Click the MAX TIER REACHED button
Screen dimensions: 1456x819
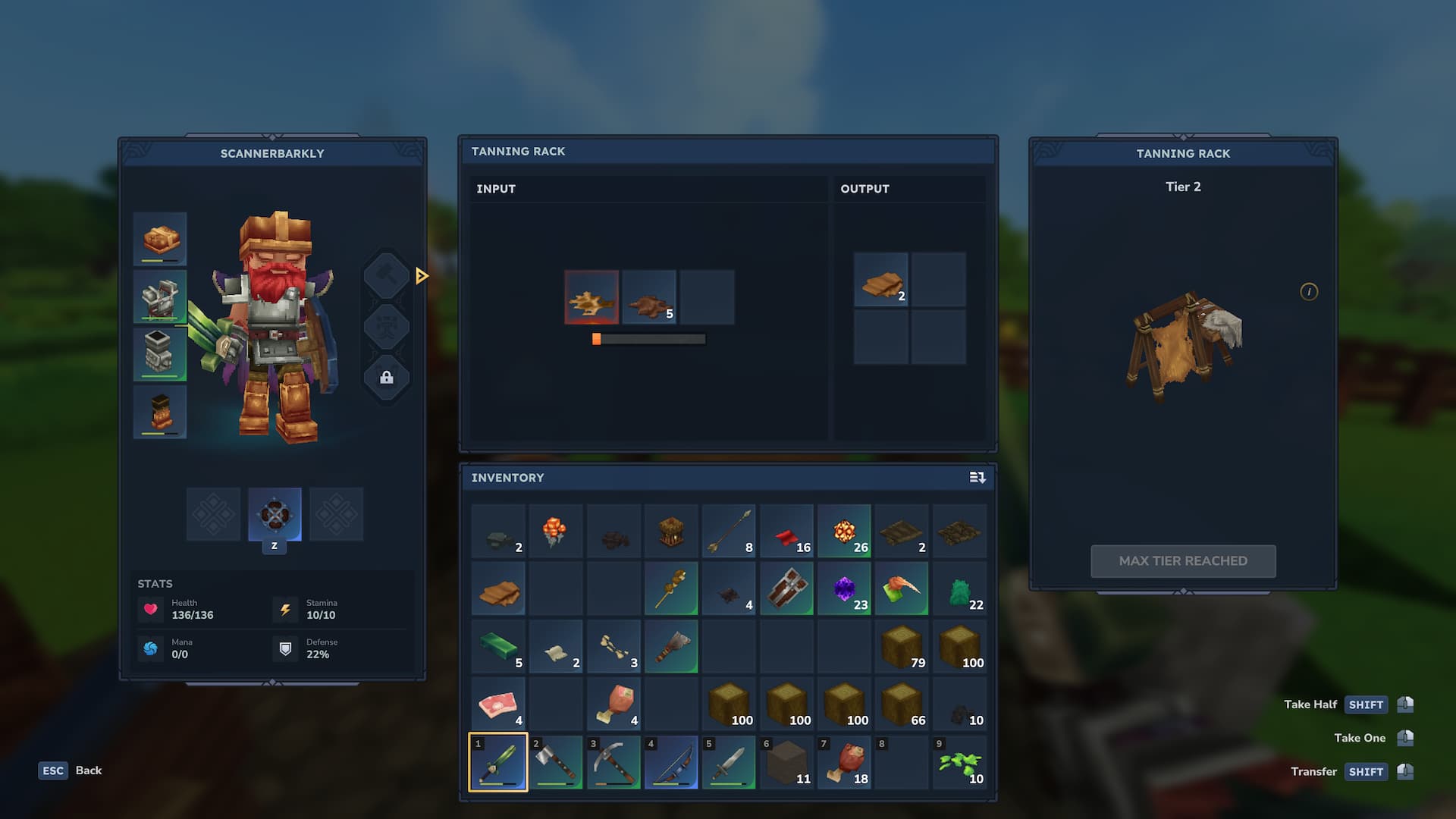pos(1183,561)
